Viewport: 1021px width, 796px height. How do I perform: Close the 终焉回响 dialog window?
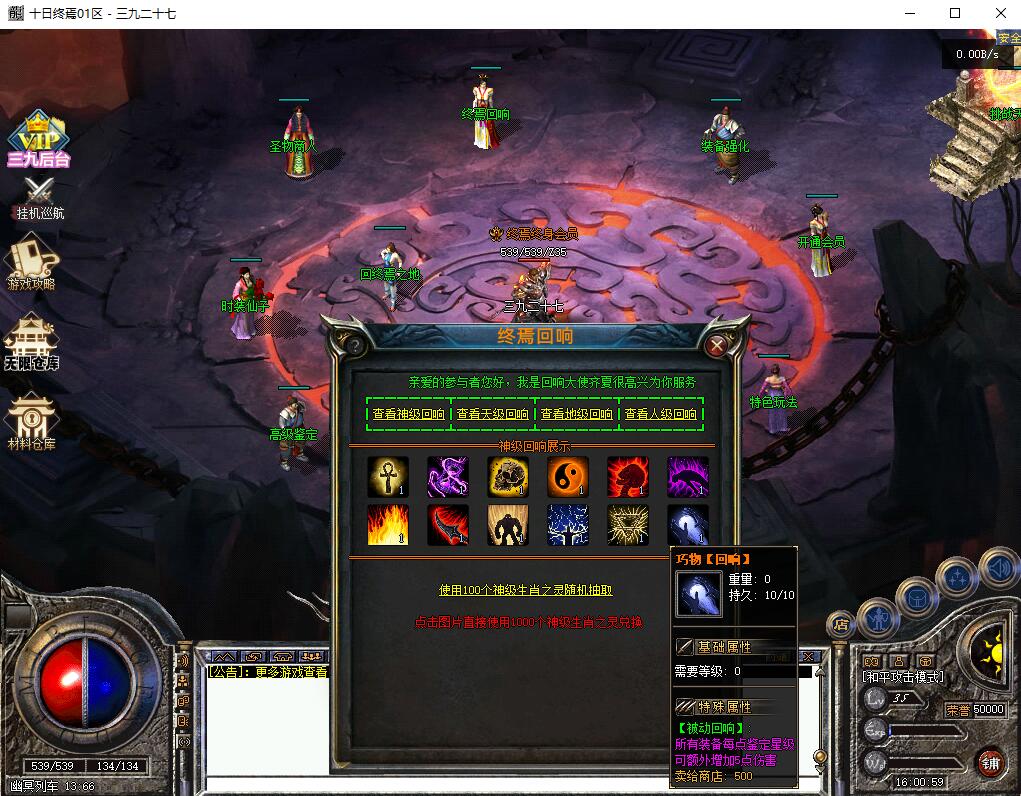click(716, 346)
